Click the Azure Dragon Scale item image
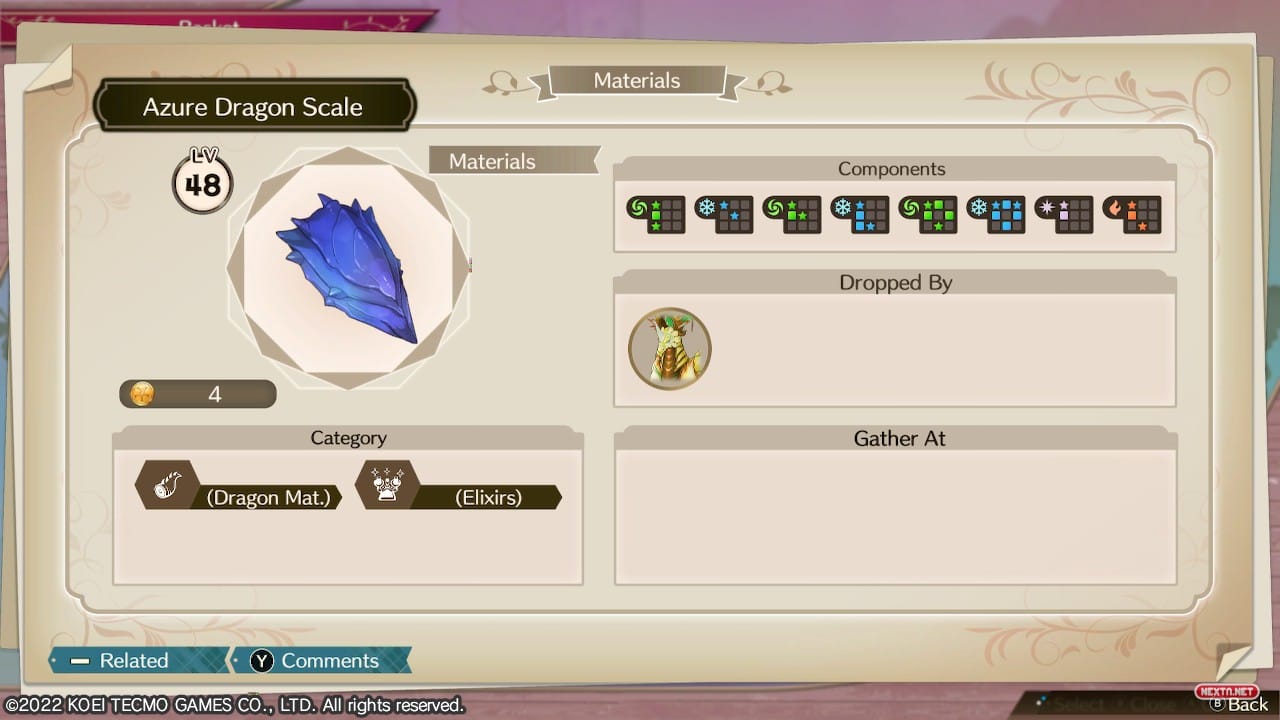This screenshot has height=720, width=1280. tap(348, 268)
